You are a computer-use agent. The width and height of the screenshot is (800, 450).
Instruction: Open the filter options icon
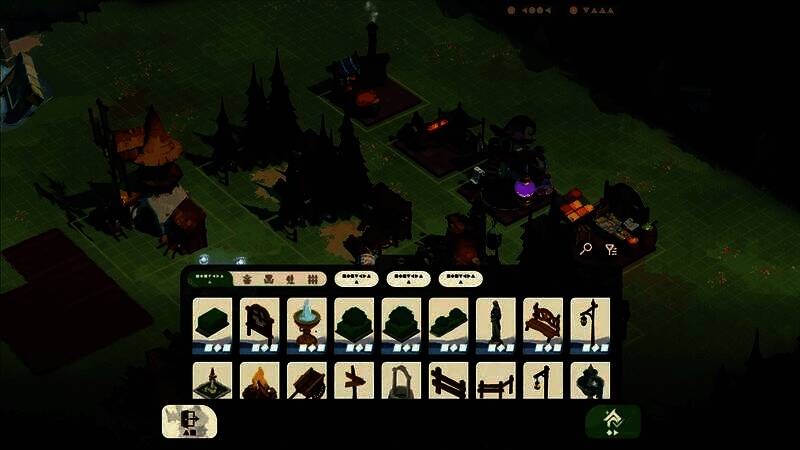611,249
